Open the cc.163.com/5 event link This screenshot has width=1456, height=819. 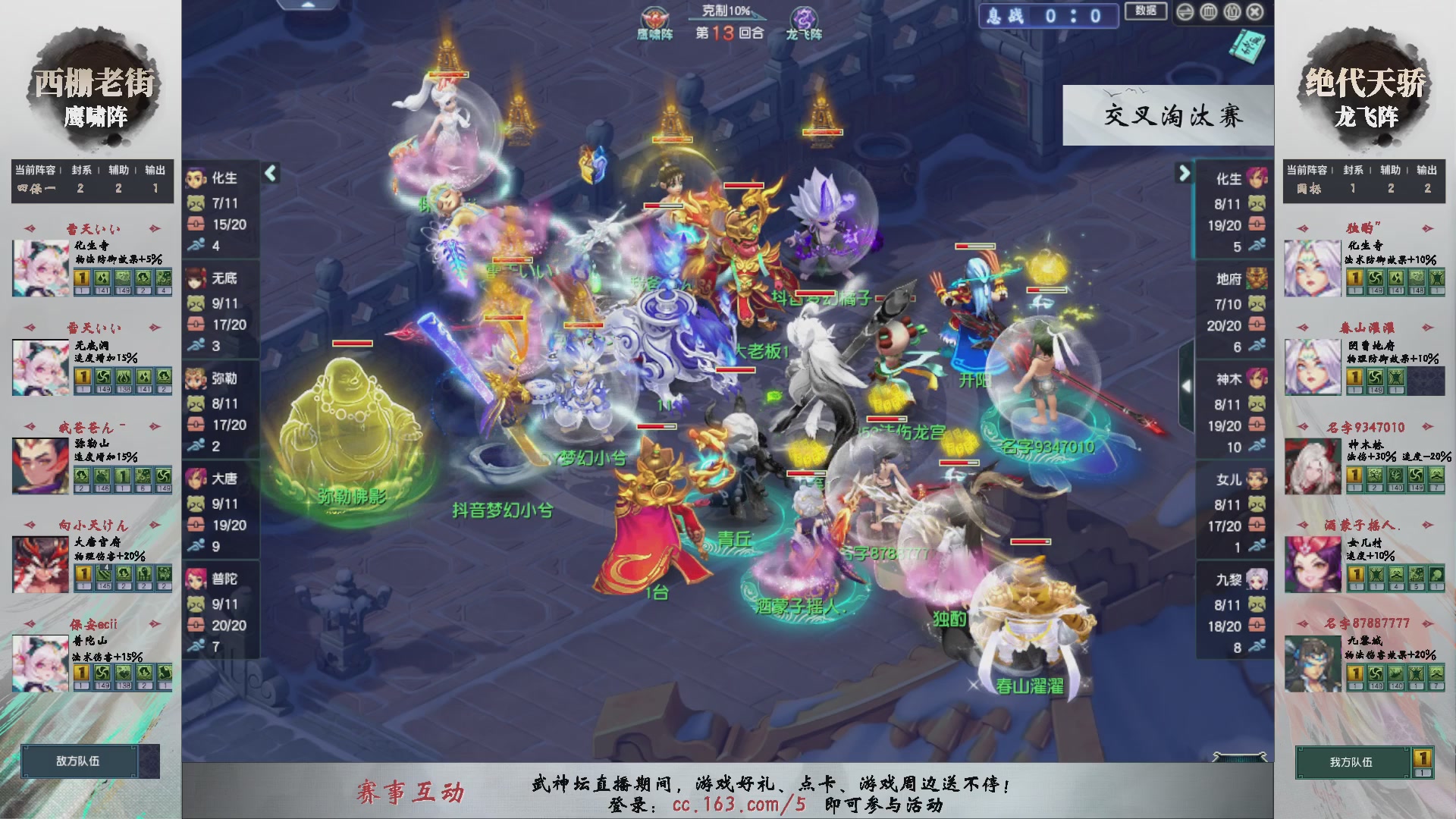(x=736, y=806)
